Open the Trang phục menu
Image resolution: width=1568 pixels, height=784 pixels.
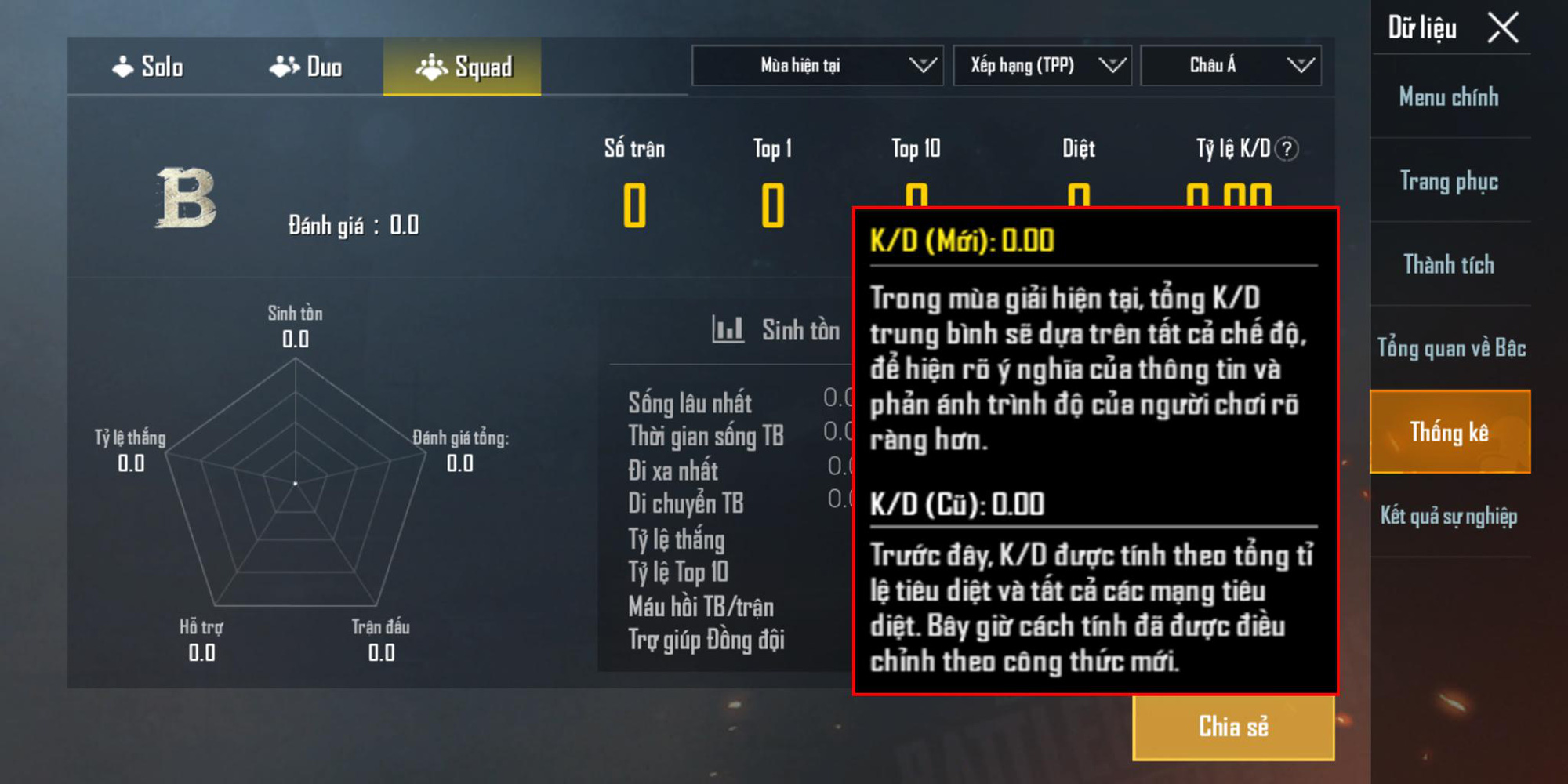[1449, 181]
